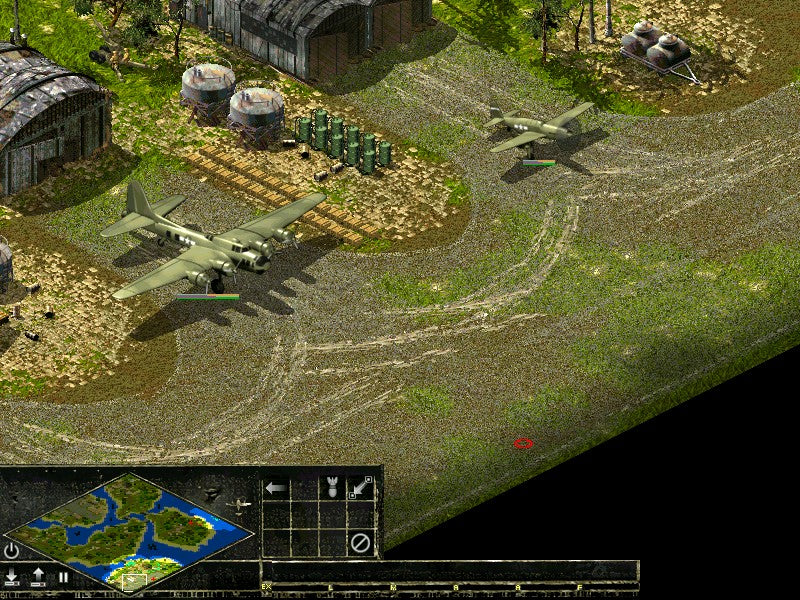Choose the diagonal arrow move command
The image size is (800, 600).
coord(360,488)
